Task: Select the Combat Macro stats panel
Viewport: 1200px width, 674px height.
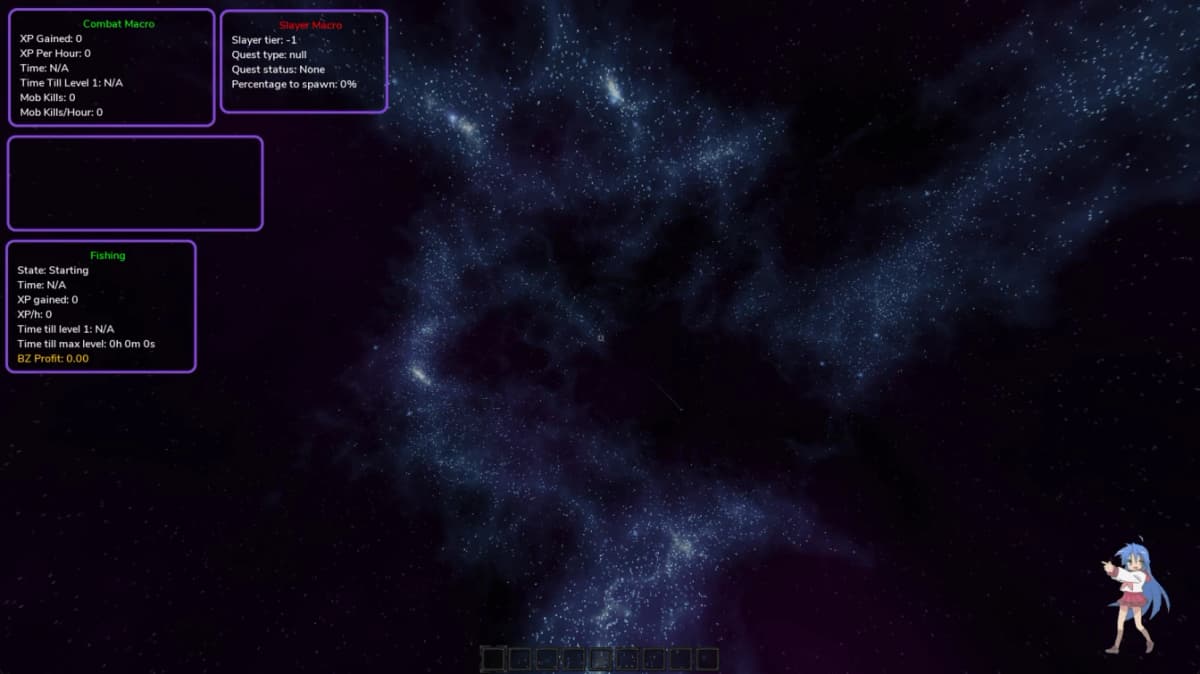Action: pos(112,68)
